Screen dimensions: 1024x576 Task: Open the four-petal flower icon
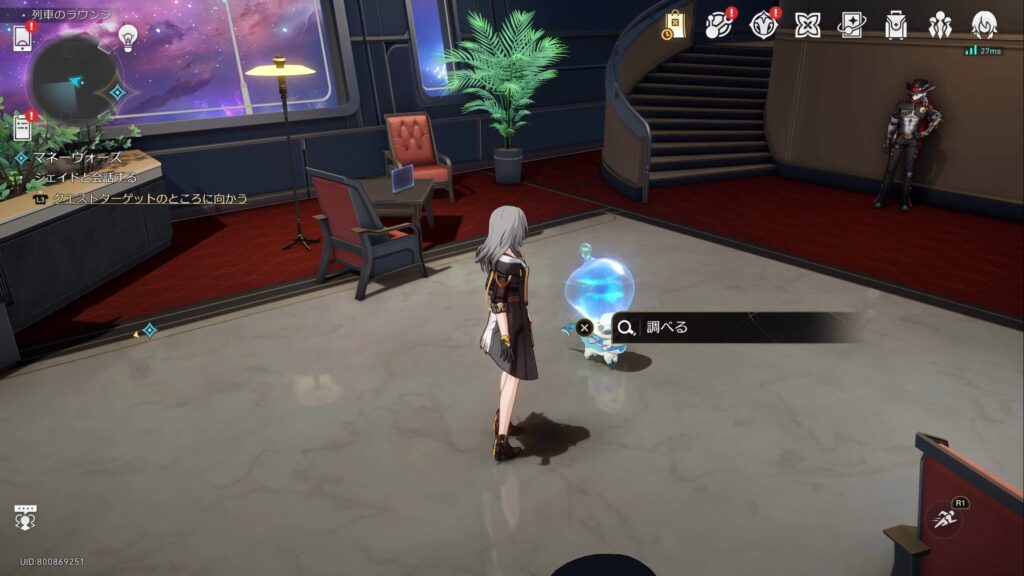pos(807,26)
